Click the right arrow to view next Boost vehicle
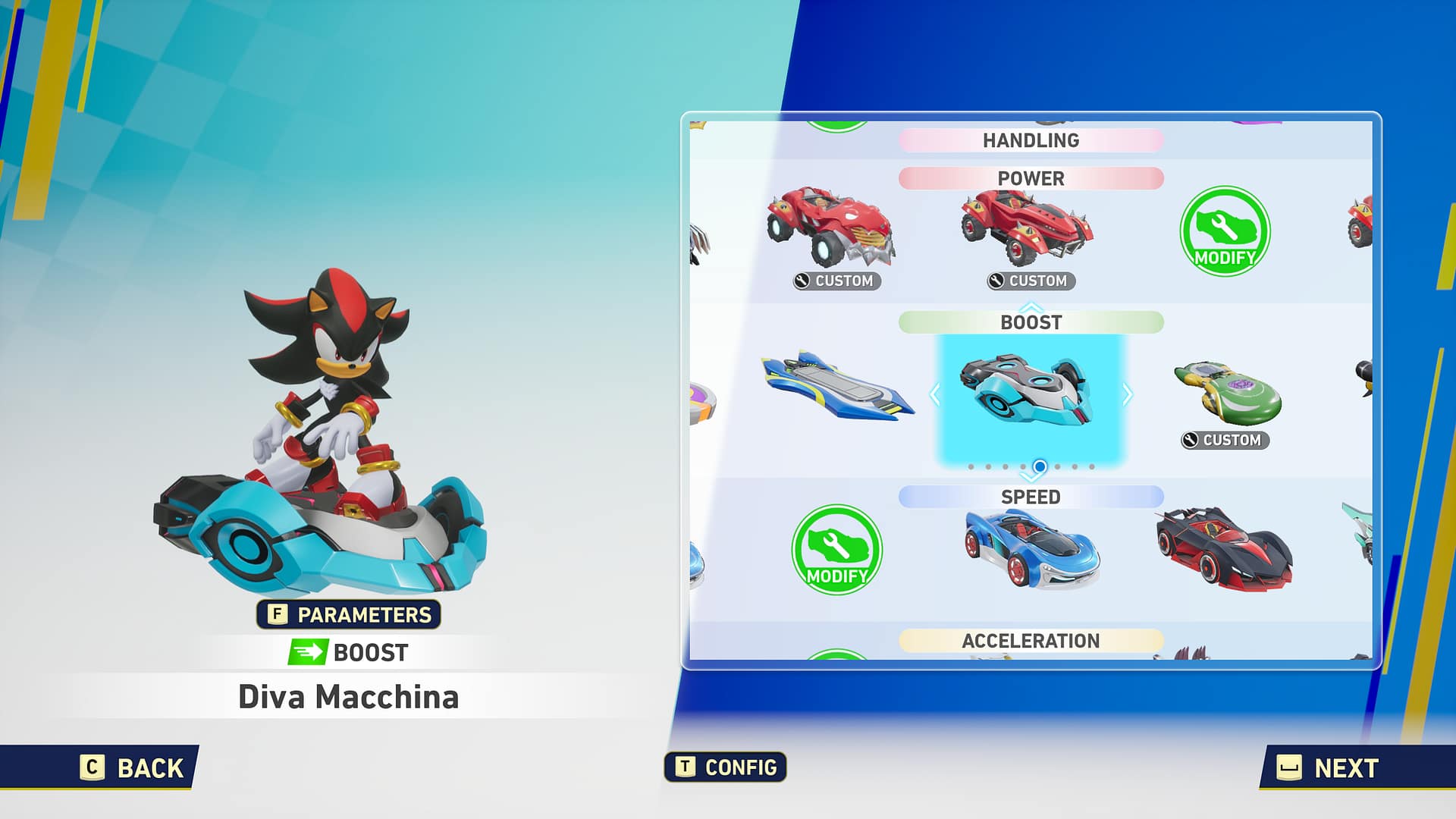The height and width of the screenshot is (819, 1456). 1129,394
